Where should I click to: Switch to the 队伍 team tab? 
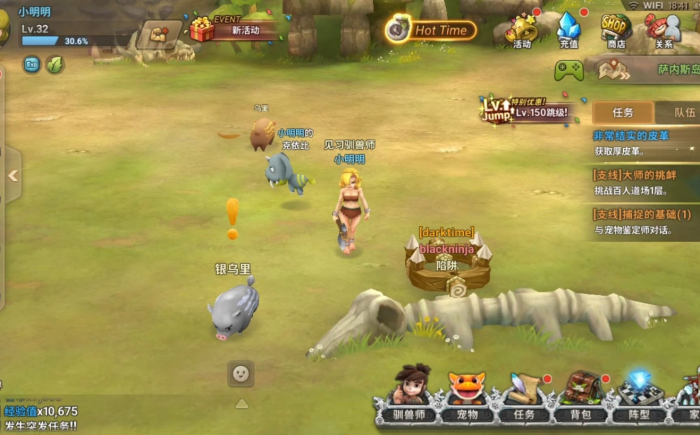point(682,113)
